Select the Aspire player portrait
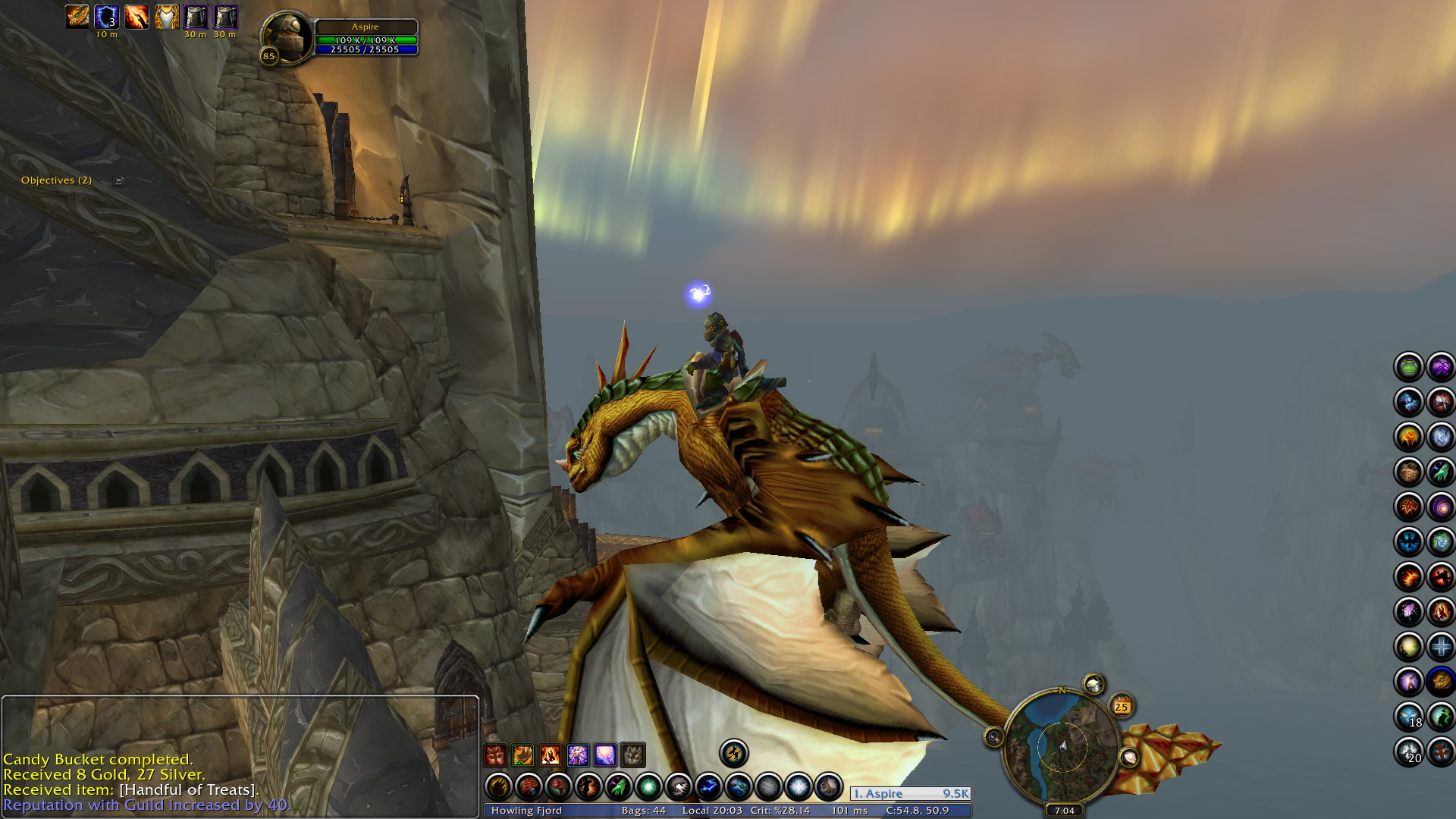The image size is (1456, 819). (x=287, y=36)
